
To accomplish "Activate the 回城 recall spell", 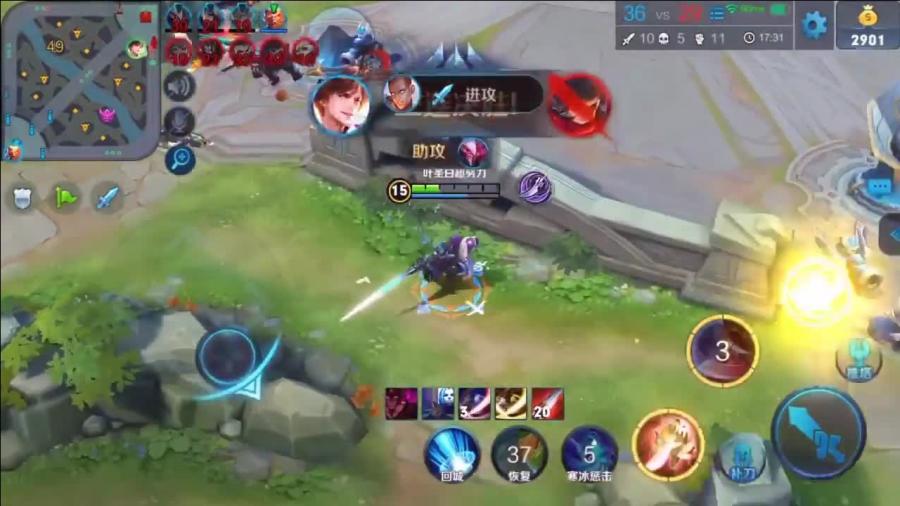I will point(452,451).
